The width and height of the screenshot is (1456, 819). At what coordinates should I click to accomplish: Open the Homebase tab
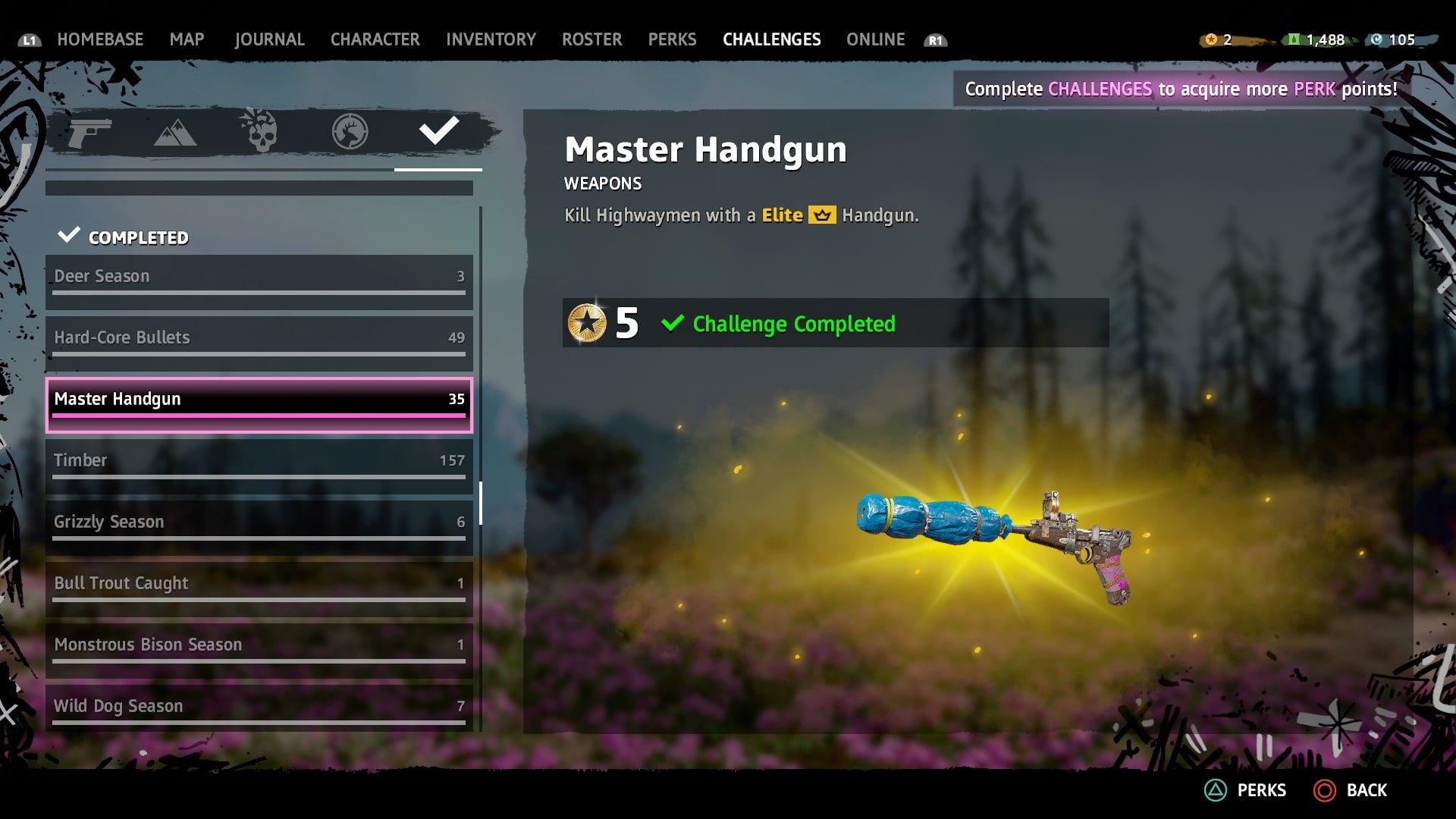[100, 39]
